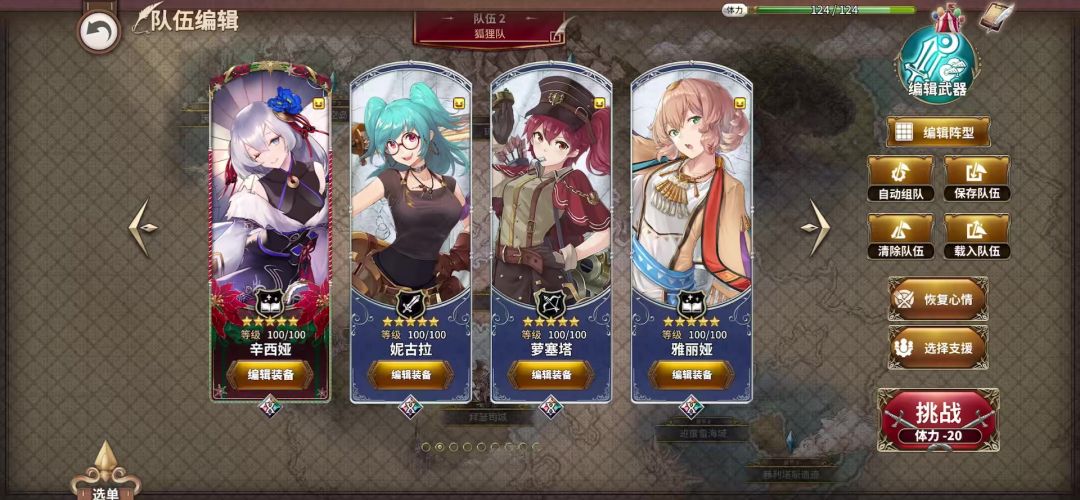This screenshot has width=1080, height=500.
Task: Clear the team with 清除队伍
Action: point(900,237)
